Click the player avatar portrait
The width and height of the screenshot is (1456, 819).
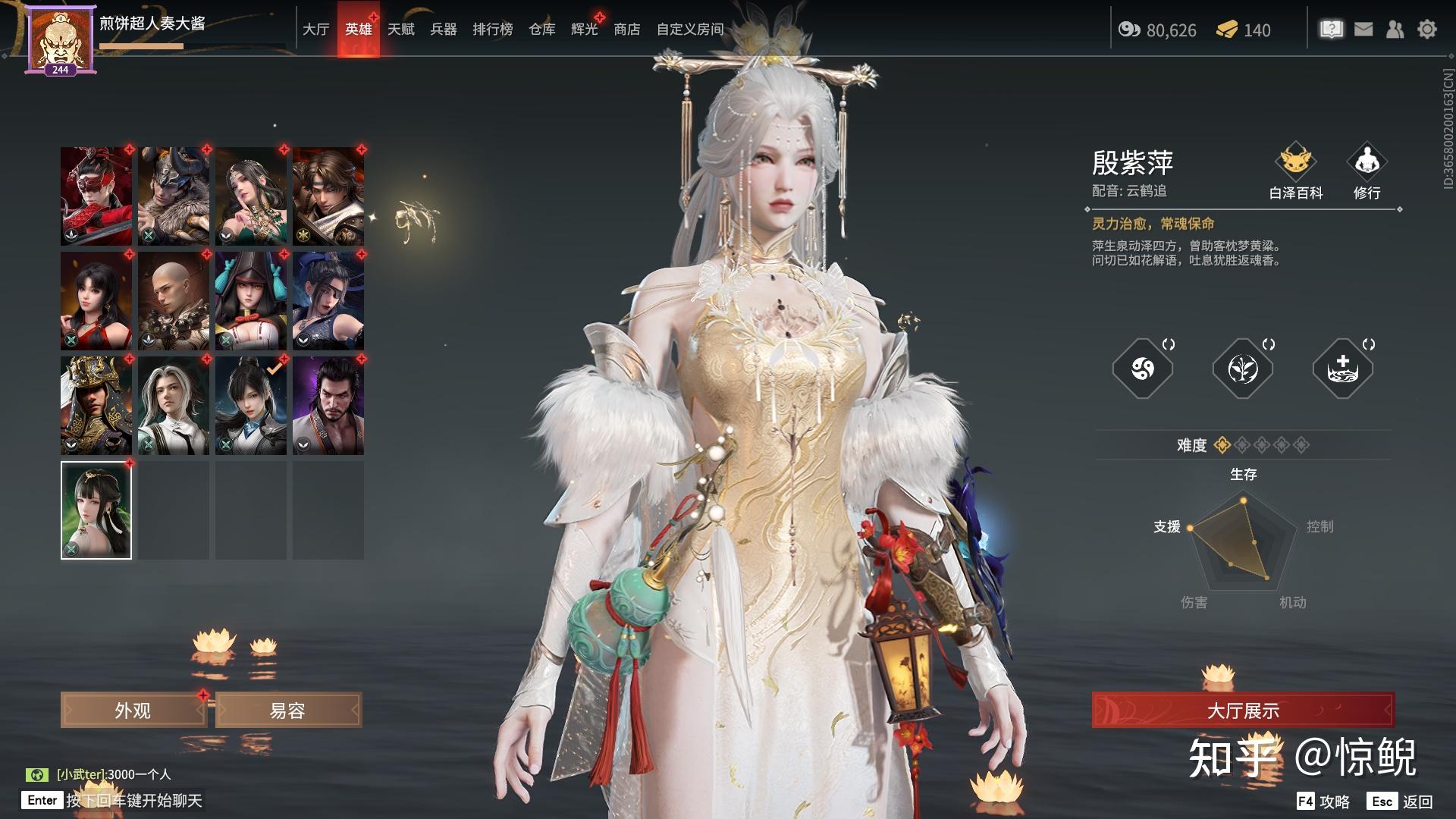pos(60,39)
